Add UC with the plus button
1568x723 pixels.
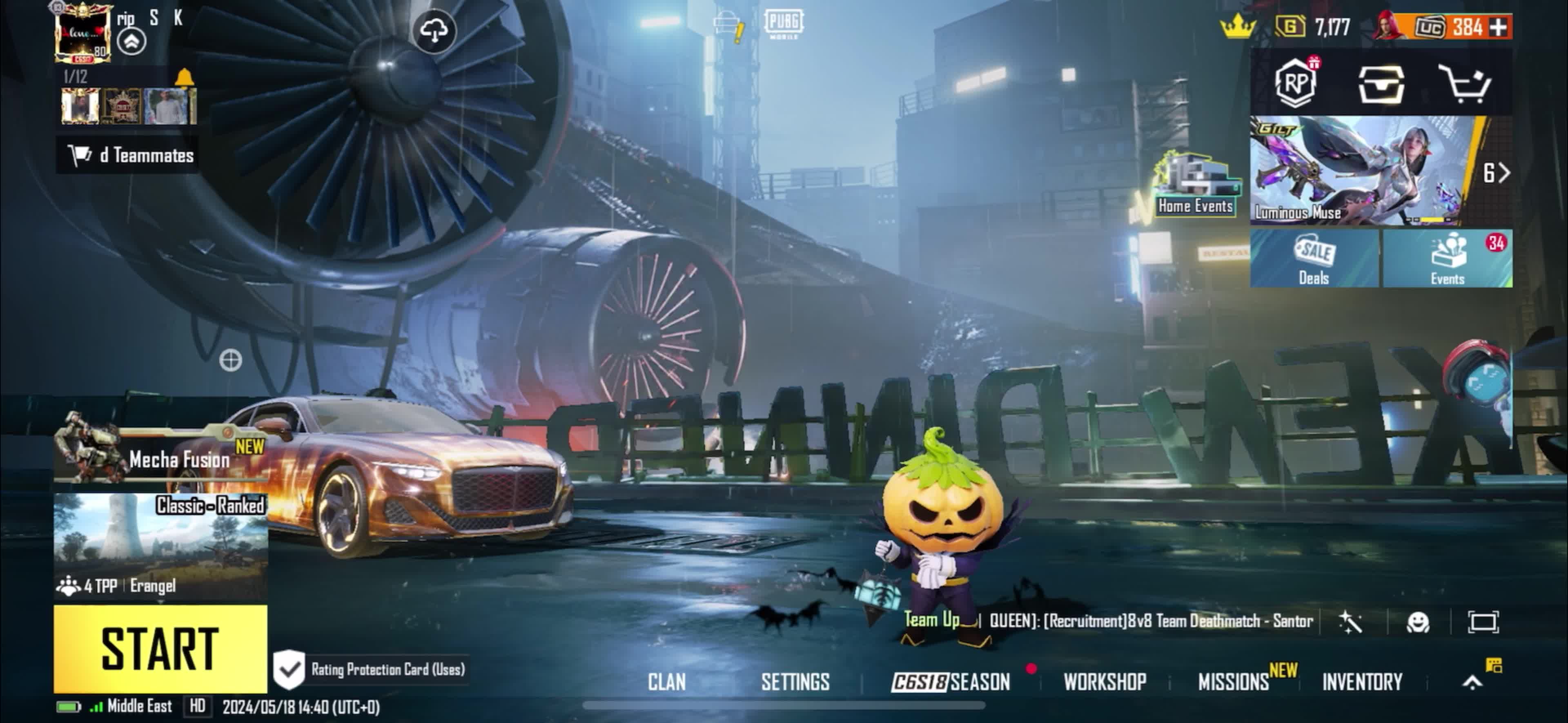[x=1499, y=27]
